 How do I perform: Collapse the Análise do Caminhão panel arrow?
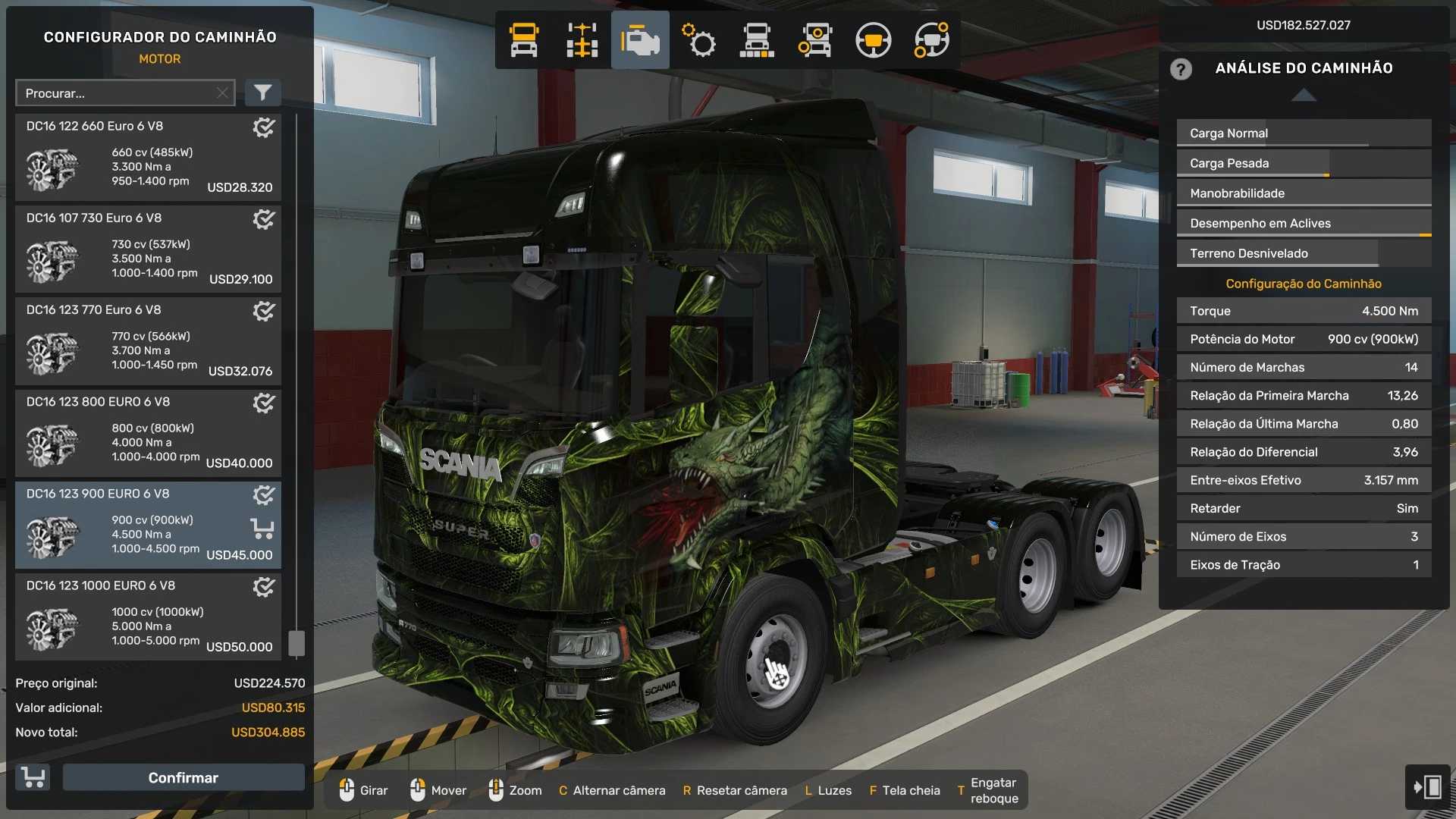[x=1304, y=96]
